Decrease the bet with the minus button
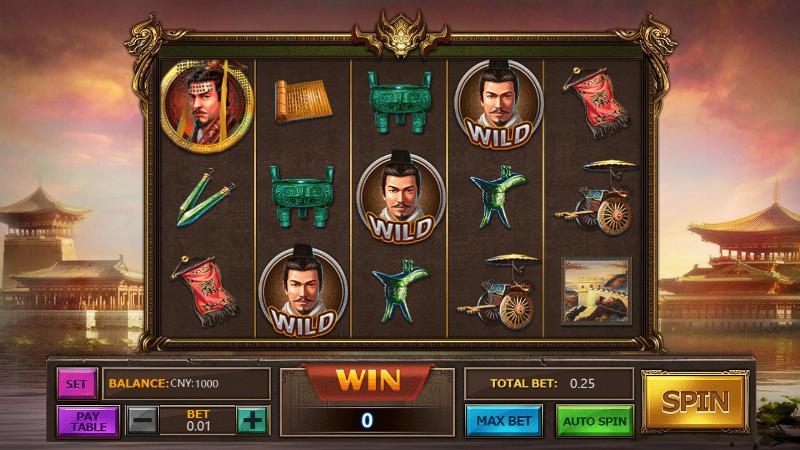This screenshot has height=450, width=800. coord(142,420)
